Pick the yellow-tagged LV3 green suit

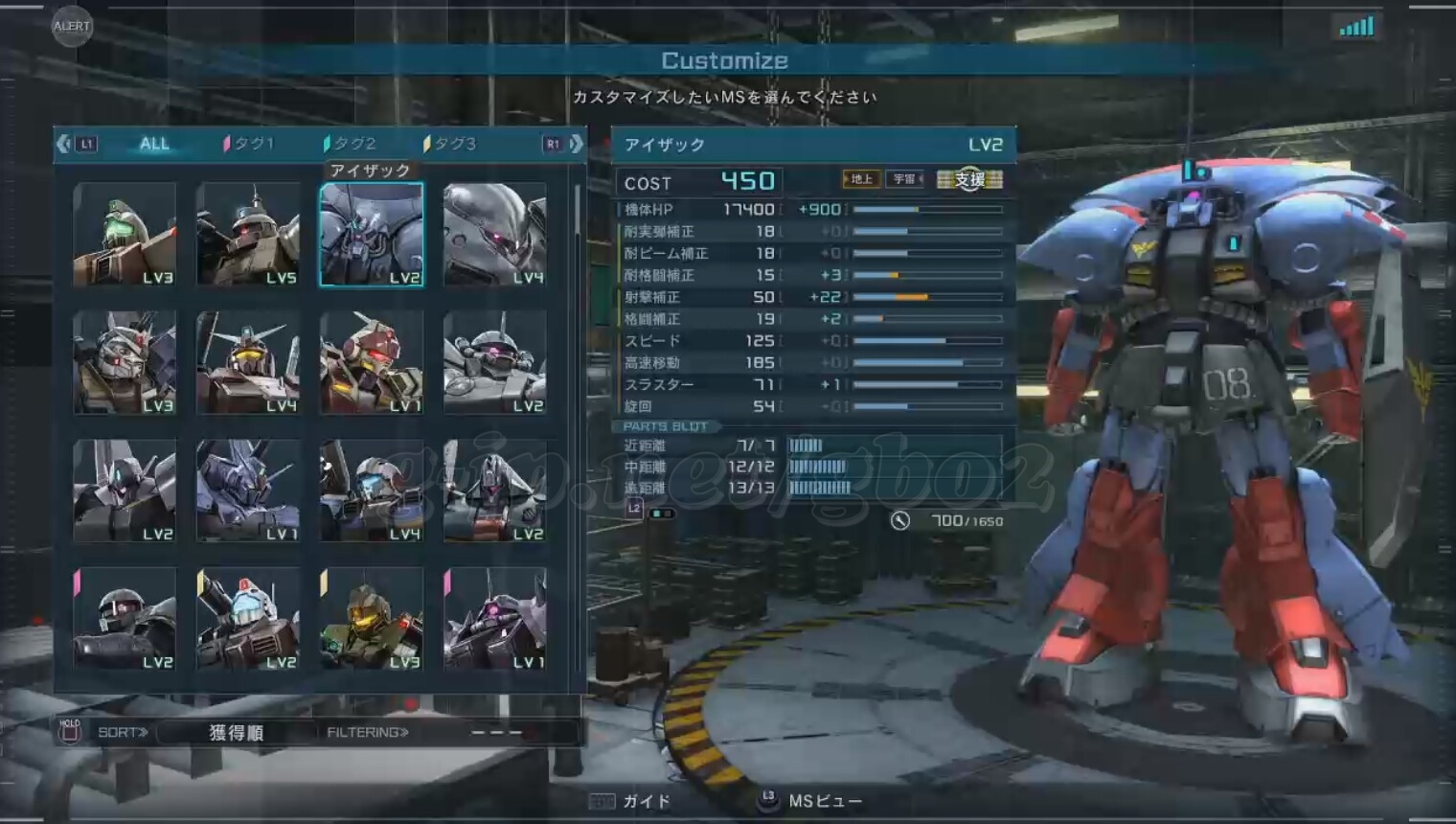(372, 618)
